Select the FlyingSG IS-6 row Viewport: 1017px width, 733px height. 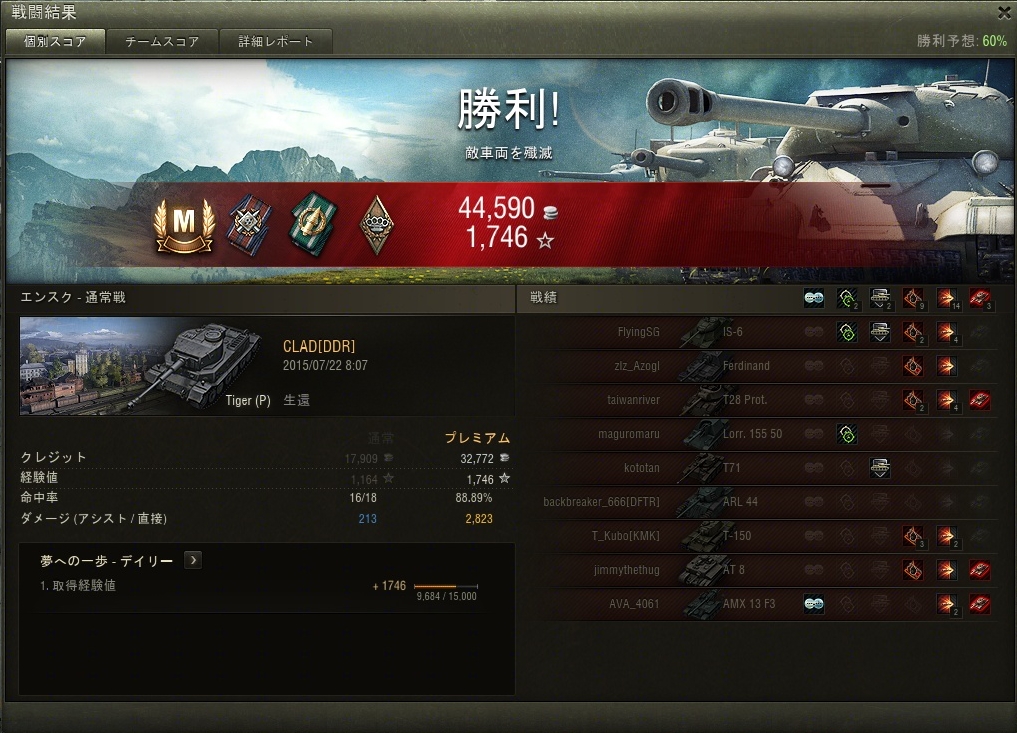coord(760,332)
